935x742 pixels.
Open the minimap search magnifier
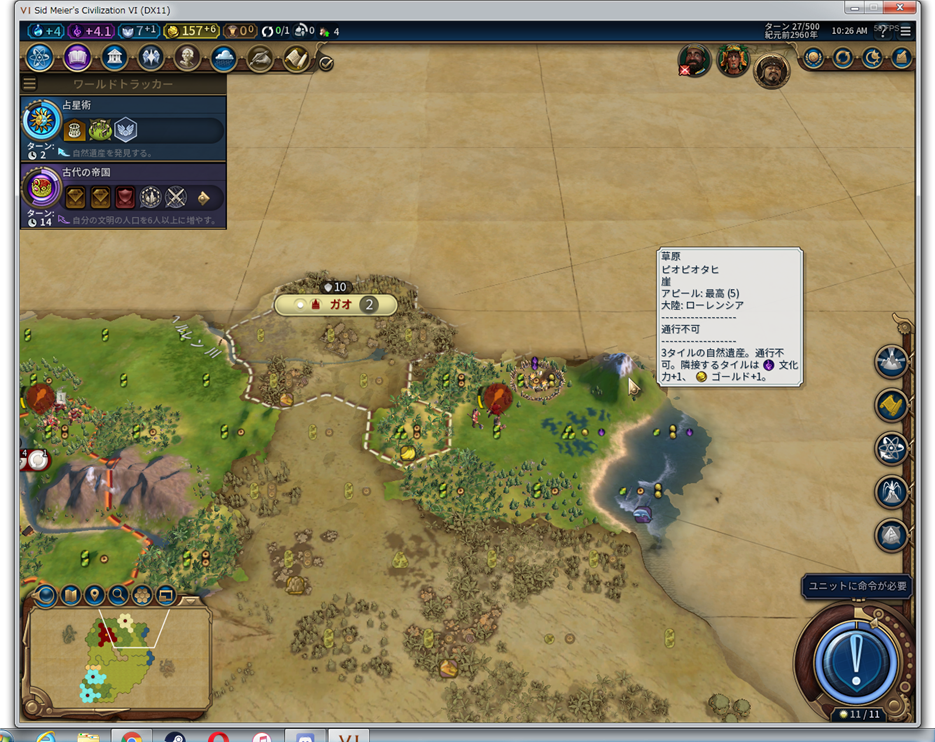pyautogui.click(x=118, y=596)
